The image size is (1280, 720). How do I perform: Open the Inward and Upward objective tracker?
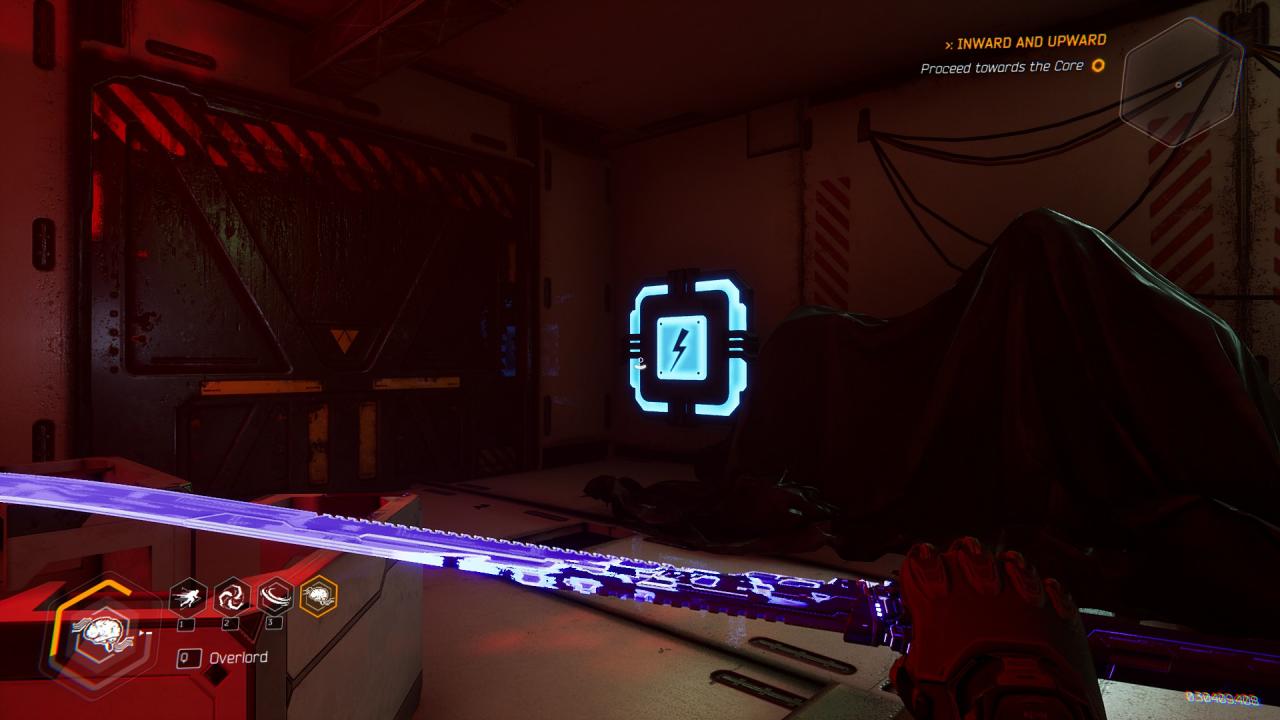click(1030, 43)
